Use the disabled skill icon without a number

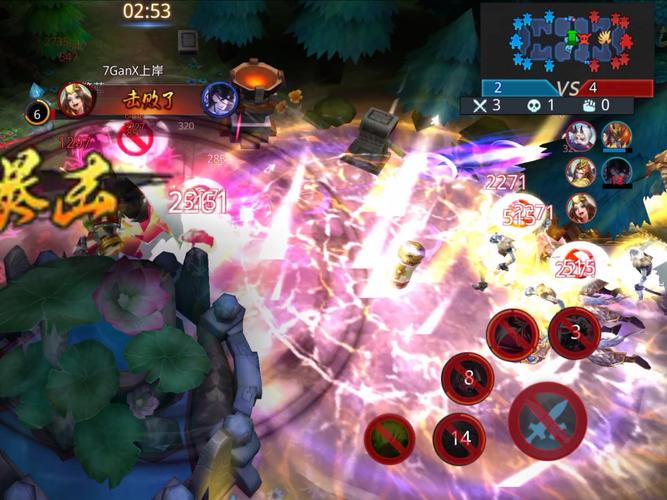512,332
